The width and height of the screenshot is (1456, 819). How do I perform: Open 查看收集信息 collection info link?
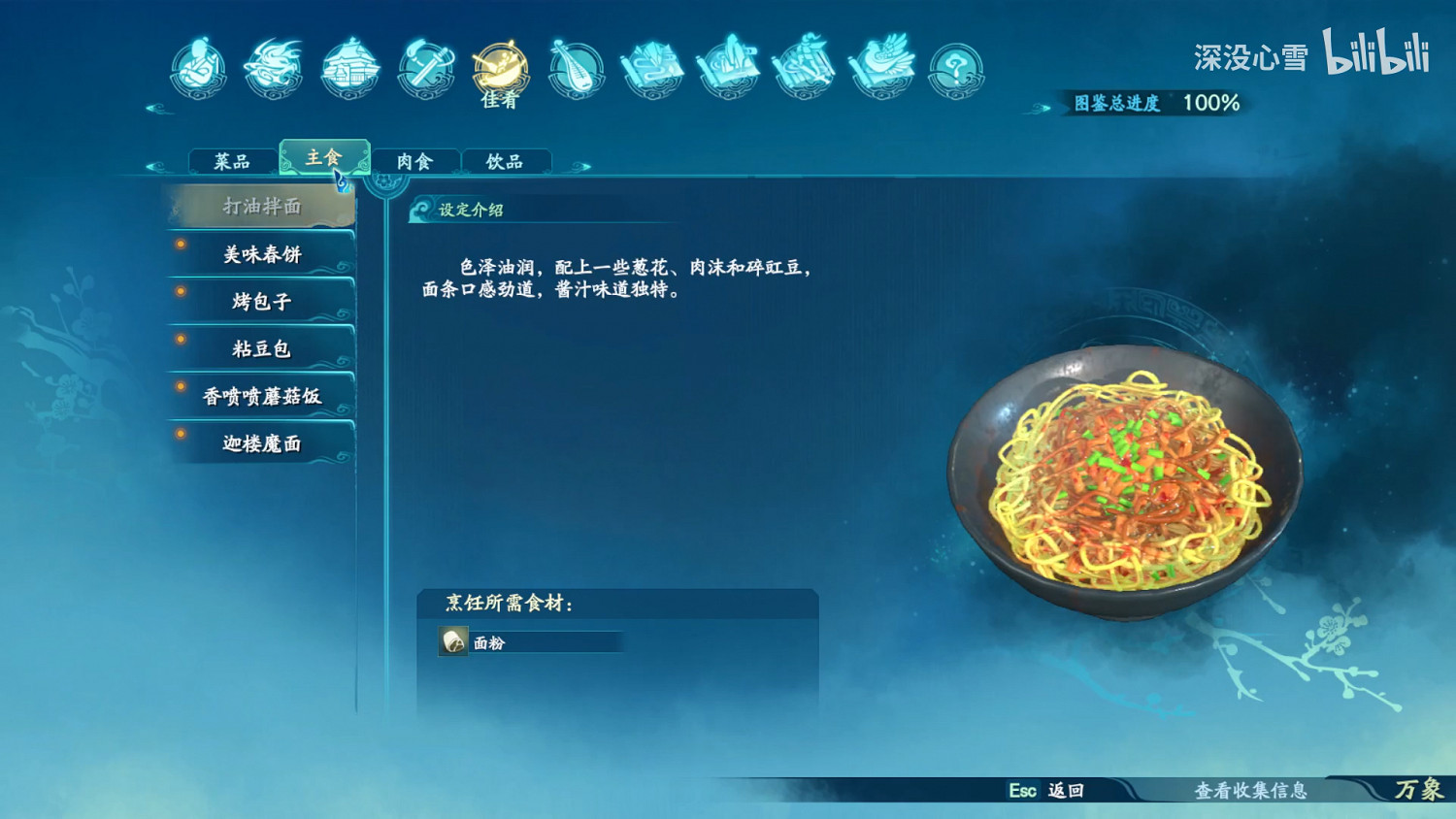point(1253,792)
